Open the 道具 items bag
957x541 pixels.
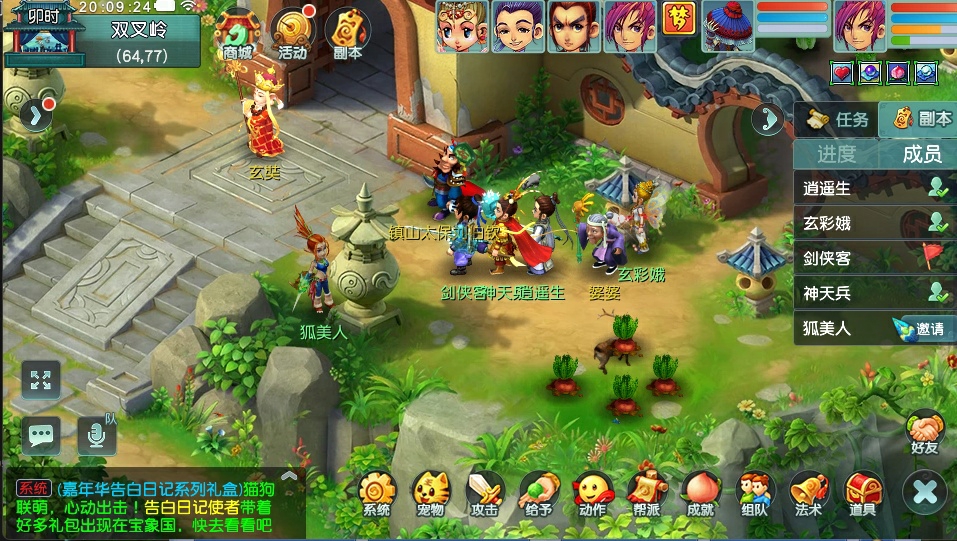click(863, 494)
